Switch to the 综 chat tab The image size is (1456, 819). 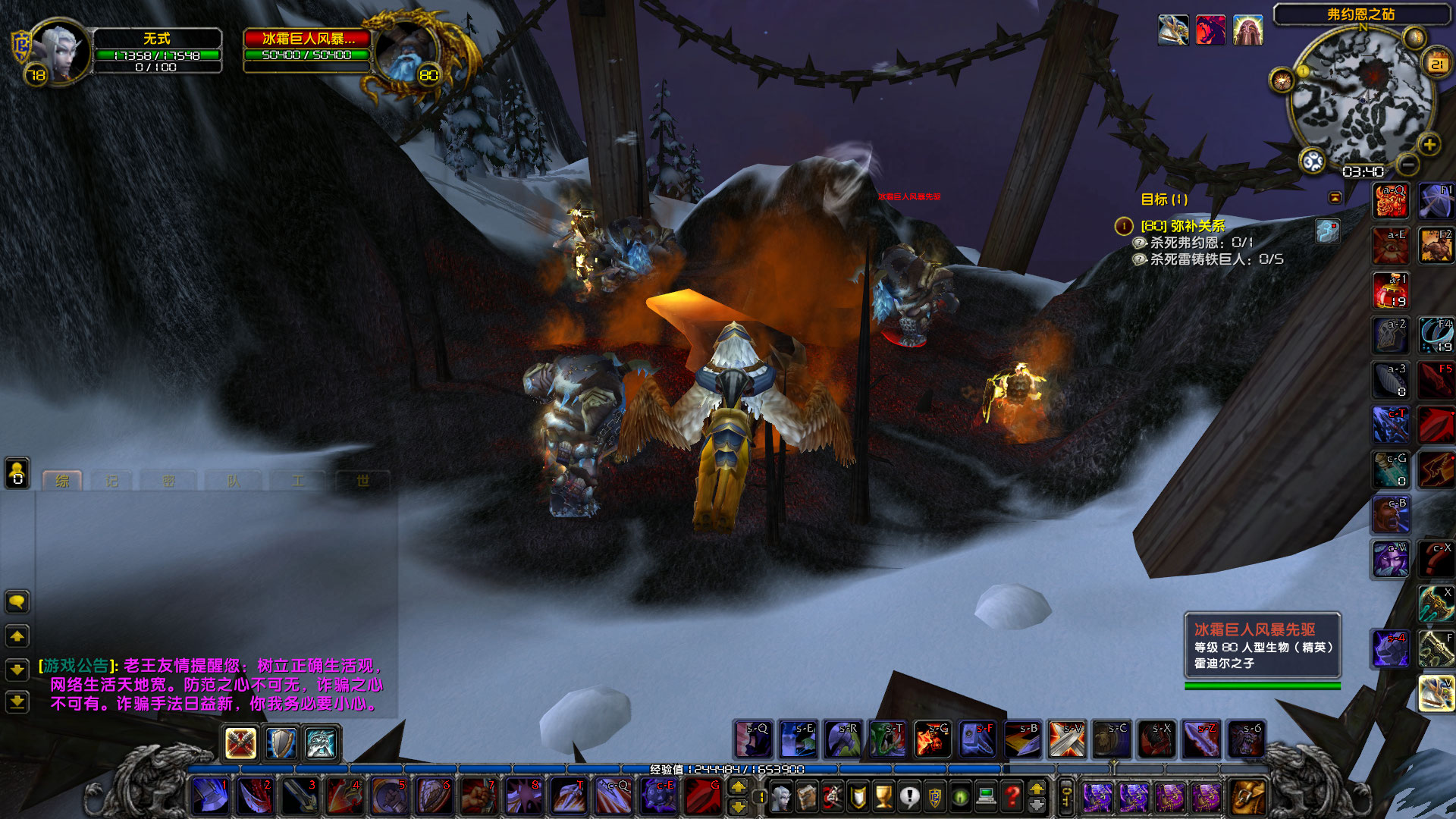coord(63,480)
